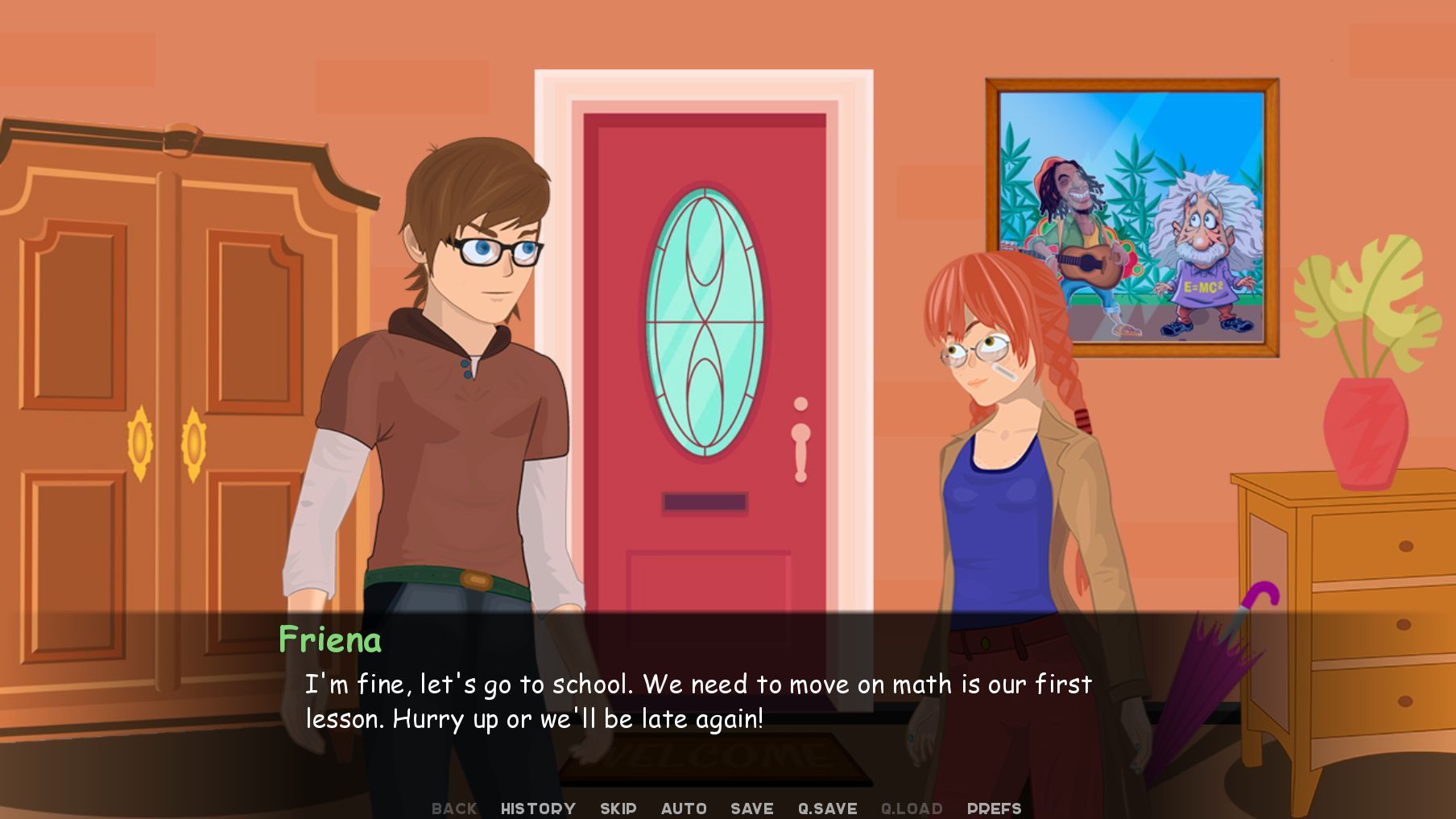The image size is (1456, 819).
Task: Open the Save game screen
Action: click(751, 808)
